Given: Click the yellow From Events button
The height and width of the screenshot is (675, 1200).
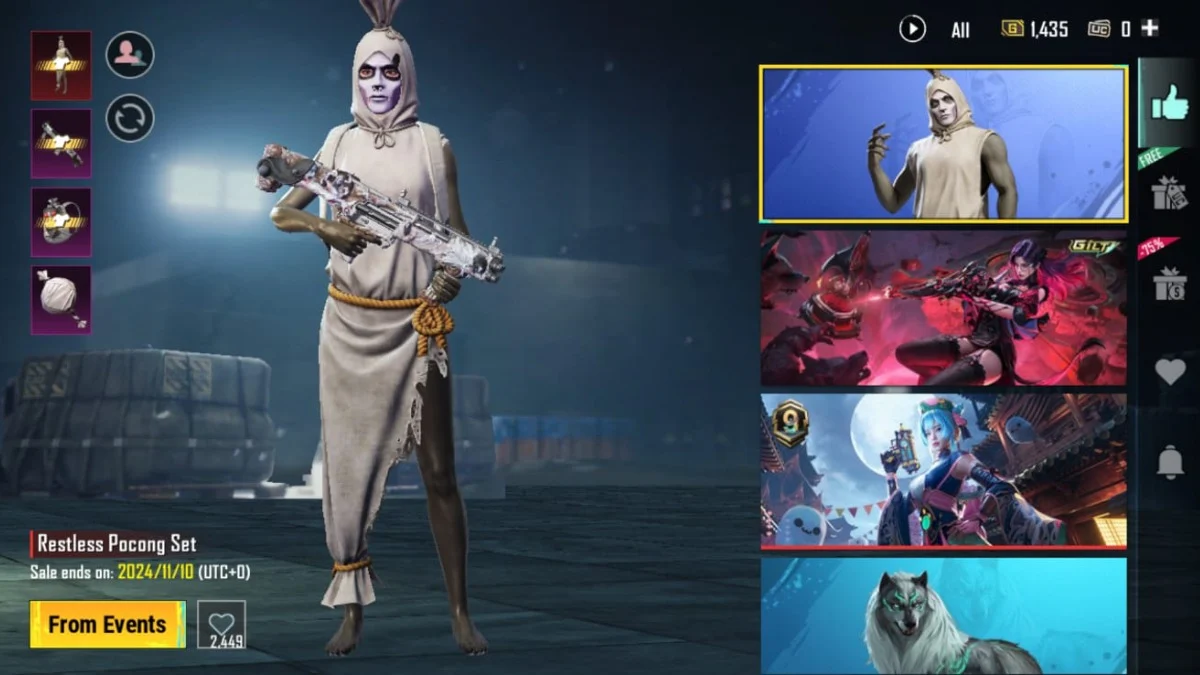Looking at the screenshot, I should click(x=107, y=624).
